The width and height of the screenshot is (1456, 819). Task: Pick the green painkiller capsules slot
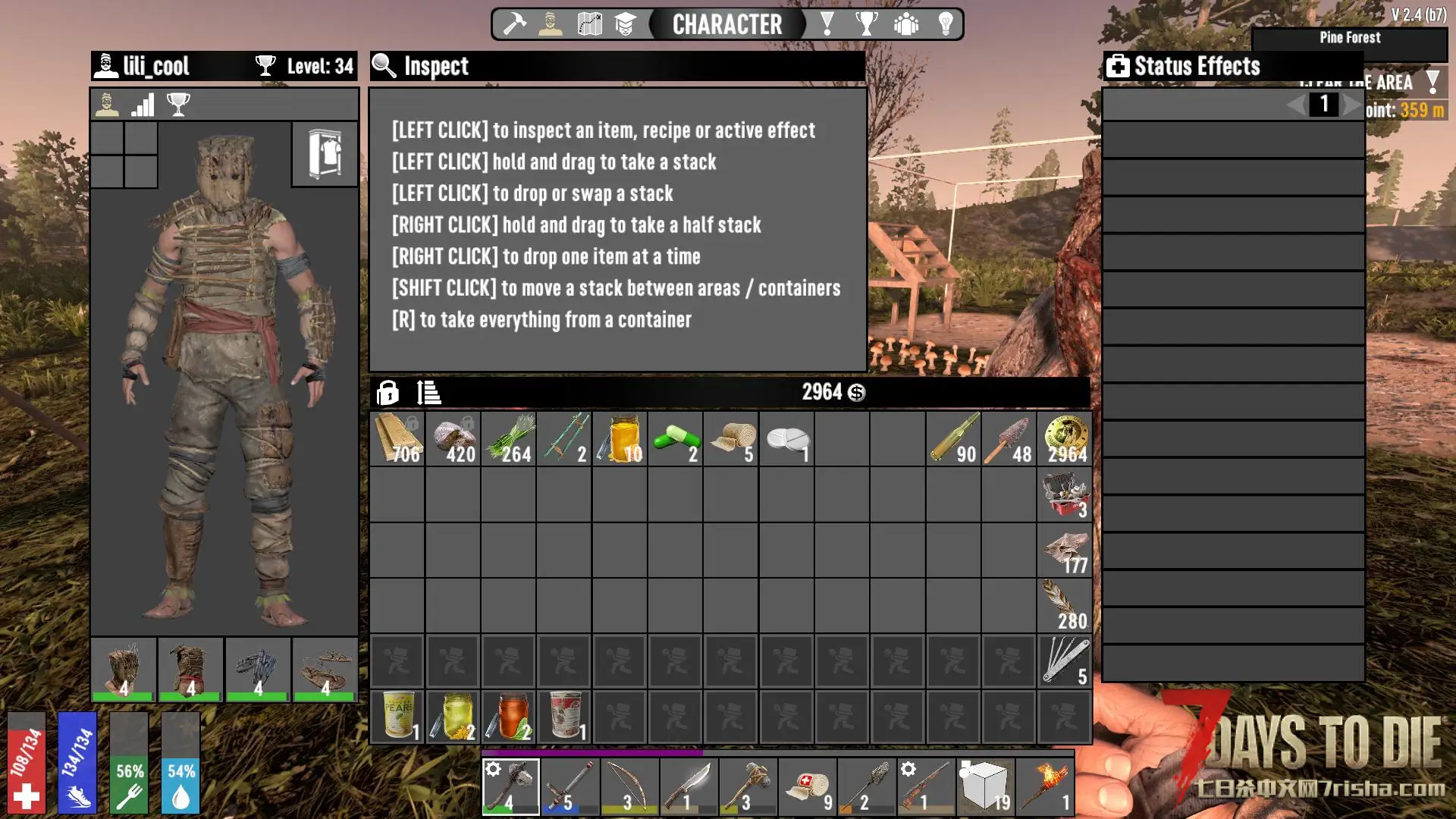pyautogui.click(x=675, y=439)
